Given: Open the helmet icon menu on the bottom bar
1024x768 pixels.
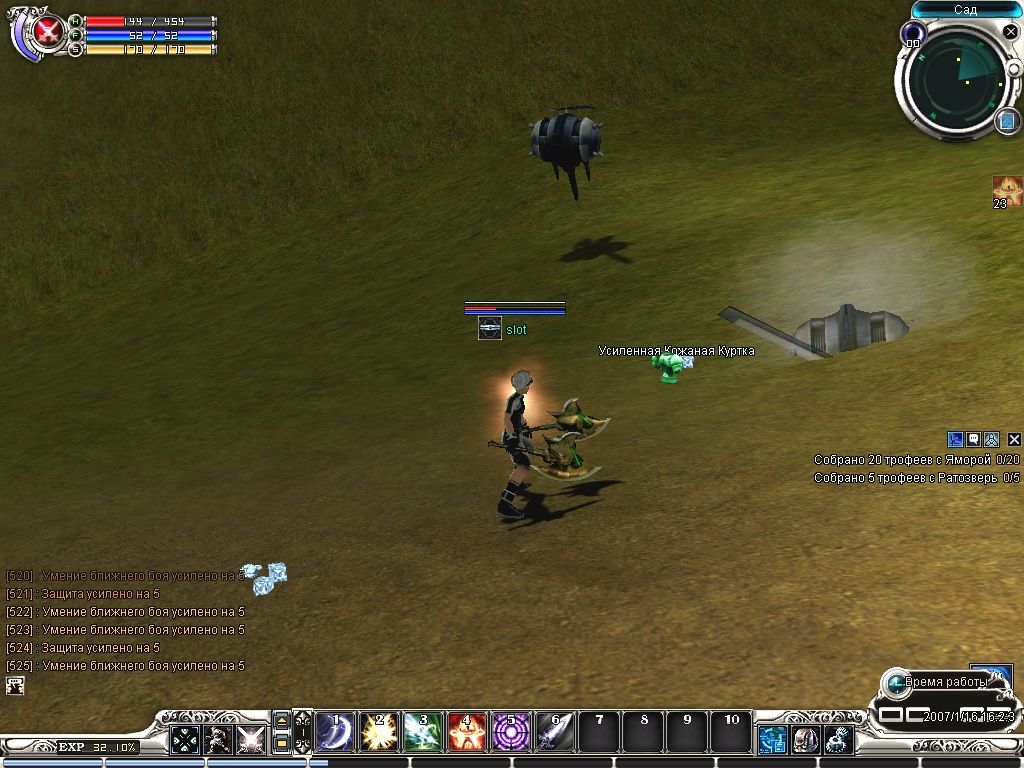Looking at the screenshot, I should point(806,740).
